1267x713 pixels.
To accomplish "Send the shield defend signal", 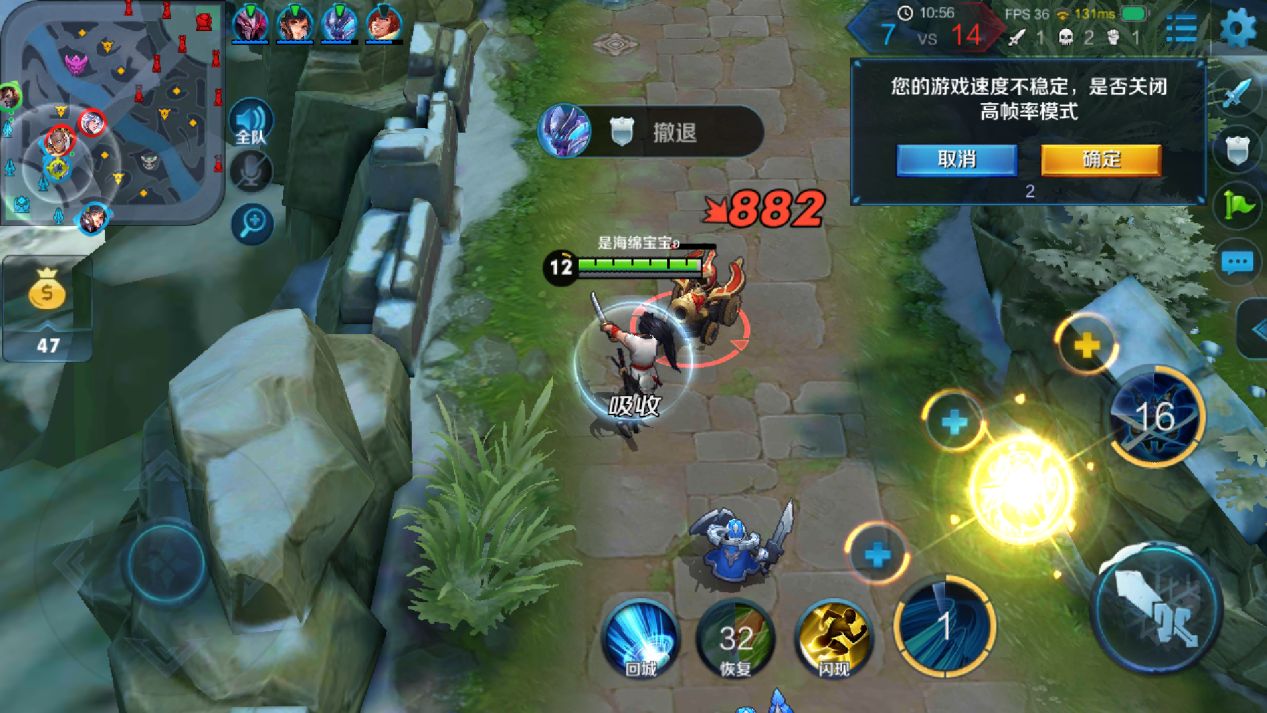I will 1238,150.
